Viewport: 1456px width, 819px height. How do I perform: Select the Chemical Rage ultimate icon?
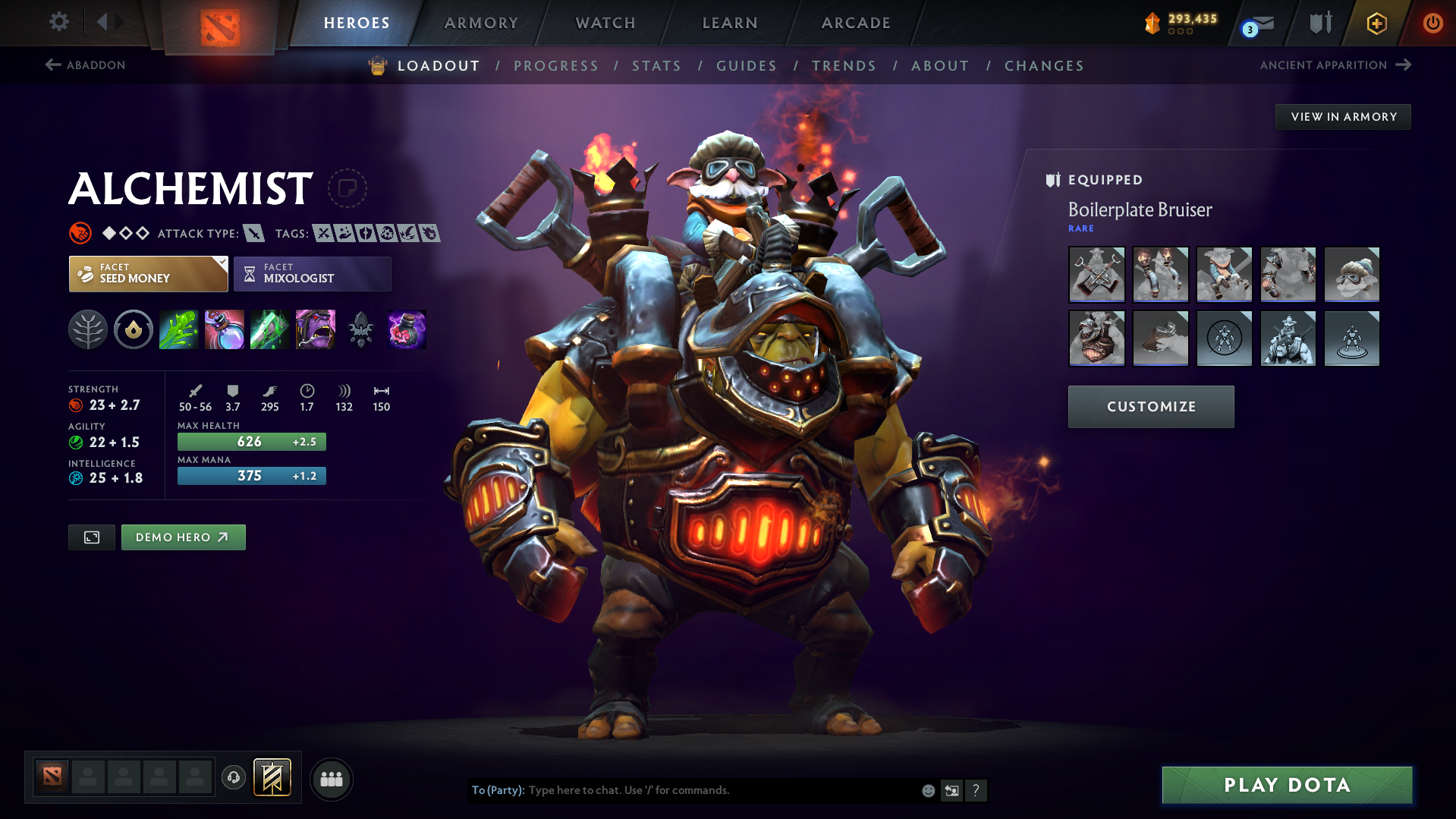[315, 329]
